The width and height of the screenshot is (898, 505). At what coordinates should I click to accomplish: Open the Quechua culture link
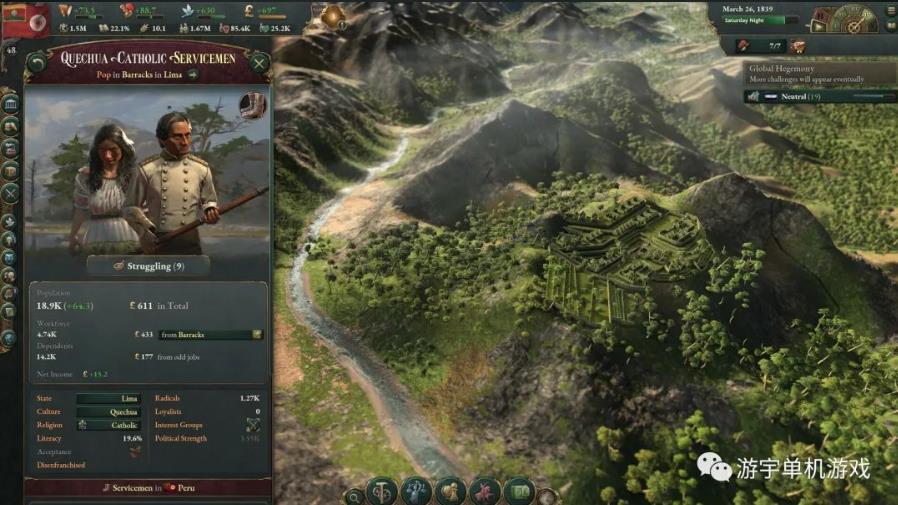109,411
